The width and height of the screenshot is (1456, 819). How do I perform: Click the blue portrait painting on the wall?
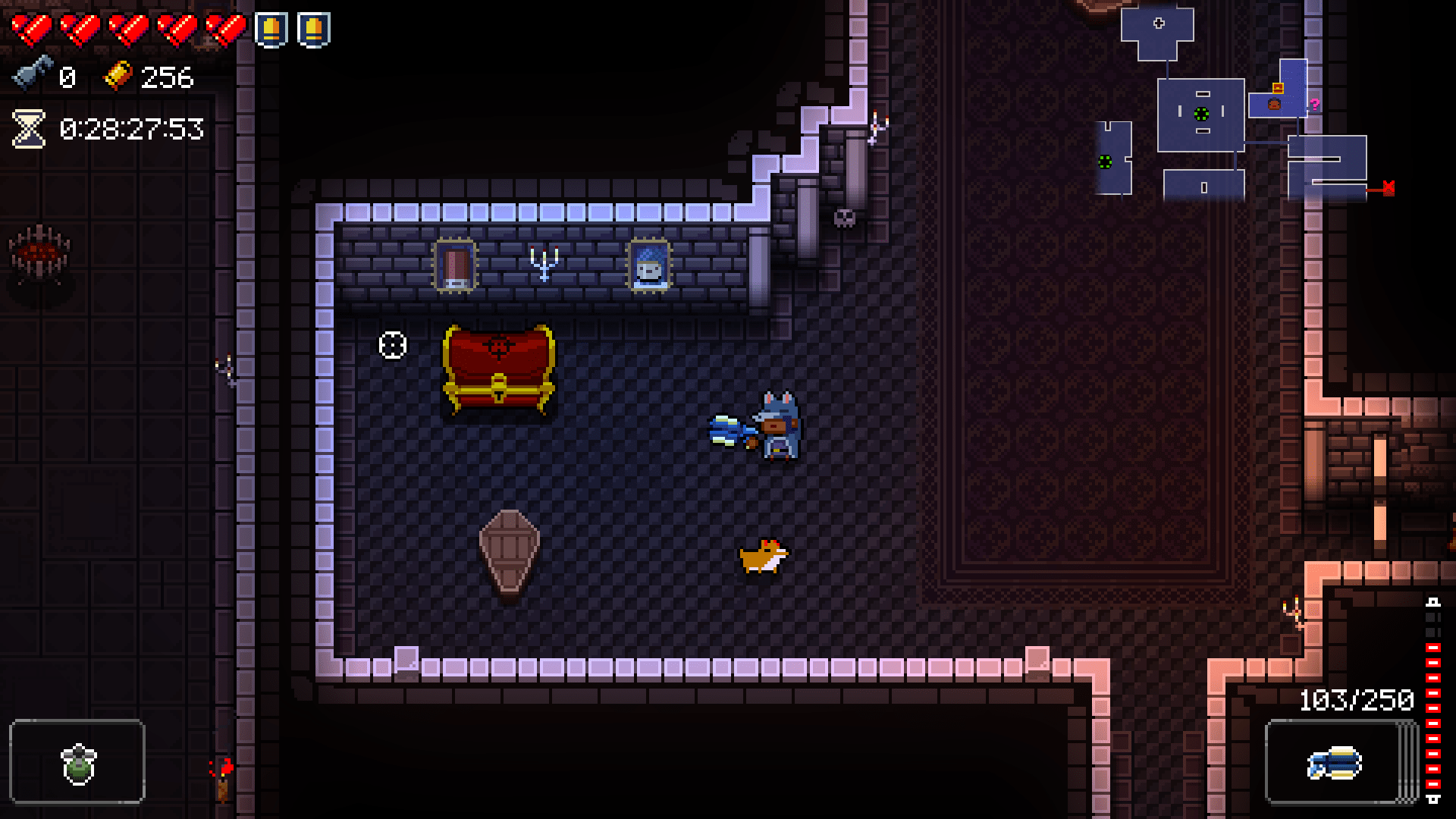pos(649,267)
